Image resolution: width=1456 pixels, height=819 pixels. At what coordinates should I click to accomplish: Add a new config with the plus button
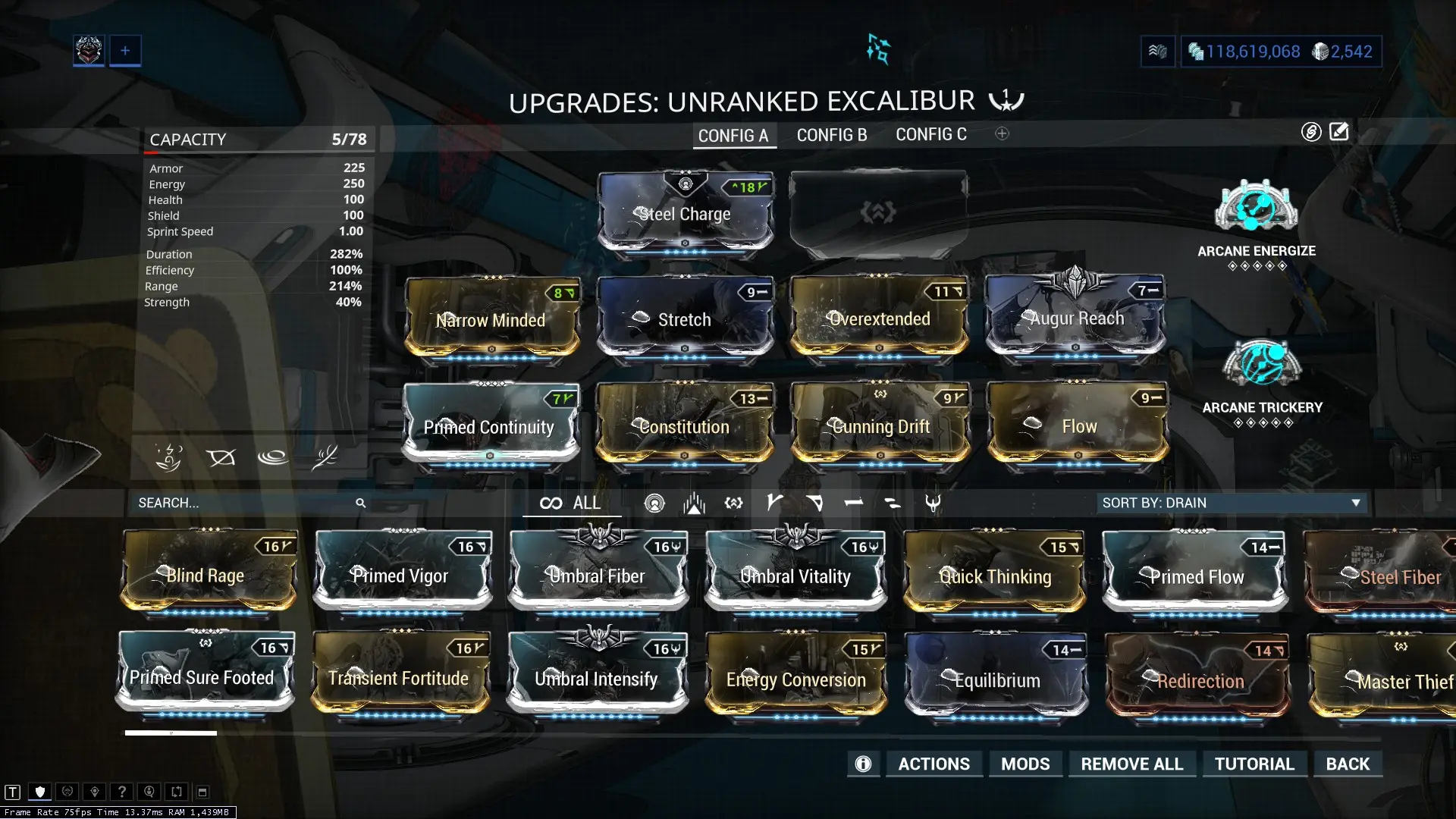pyautogui.click(x=1003, y=133)
